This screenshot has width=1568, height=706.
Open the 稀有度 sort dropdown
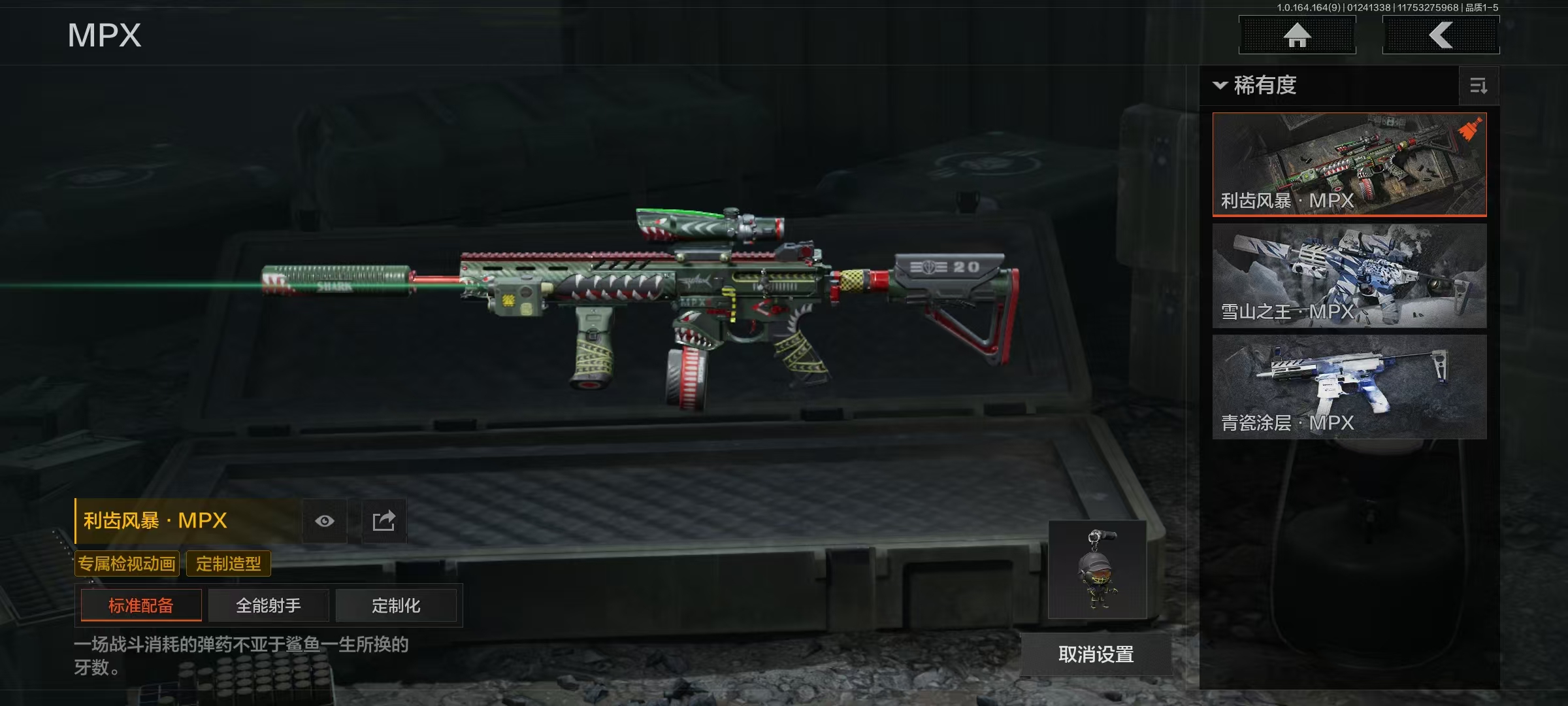coord(1256,86)
